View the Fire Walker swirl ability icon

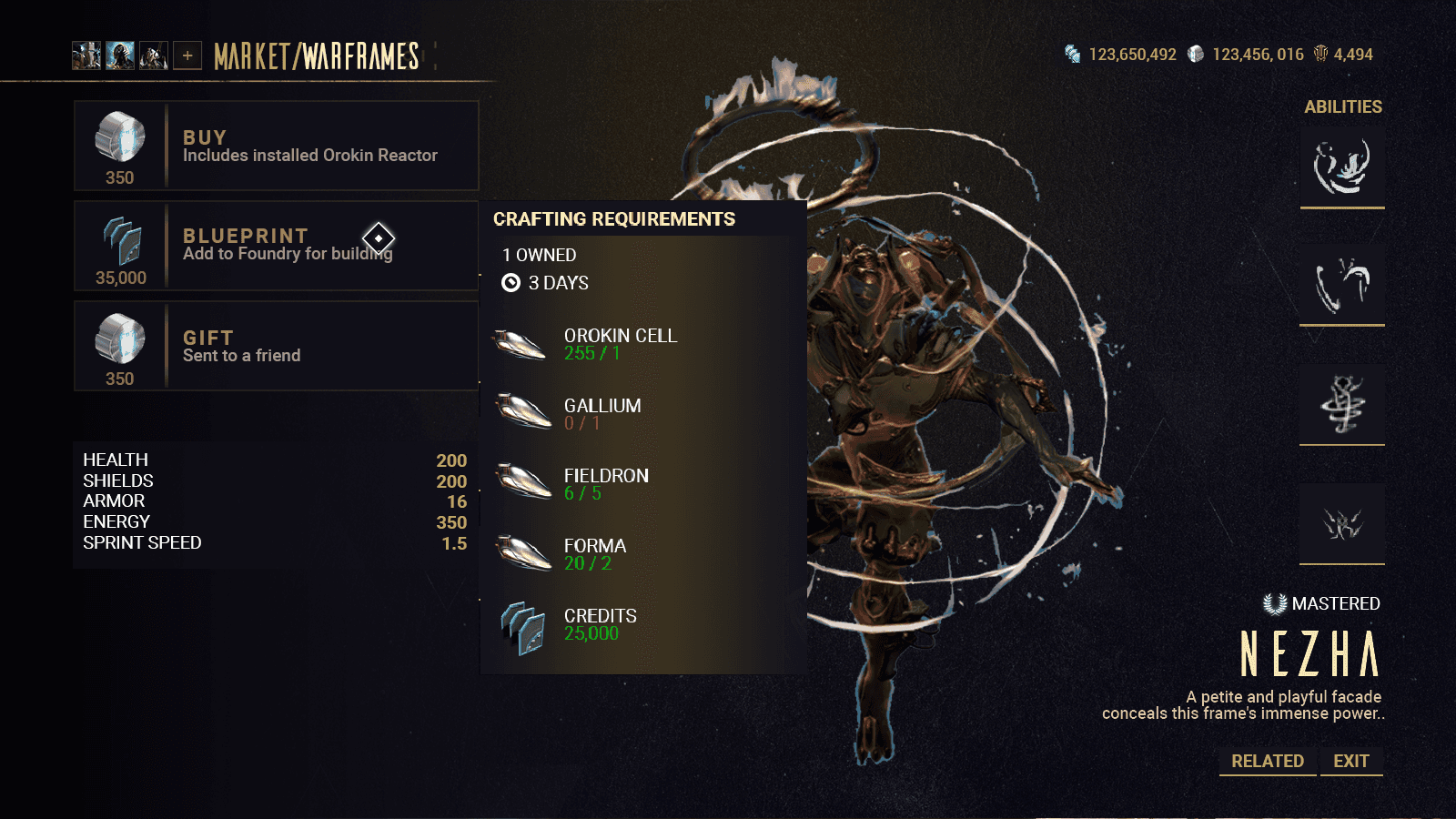pyautogui.click(x=1342, y=167)
